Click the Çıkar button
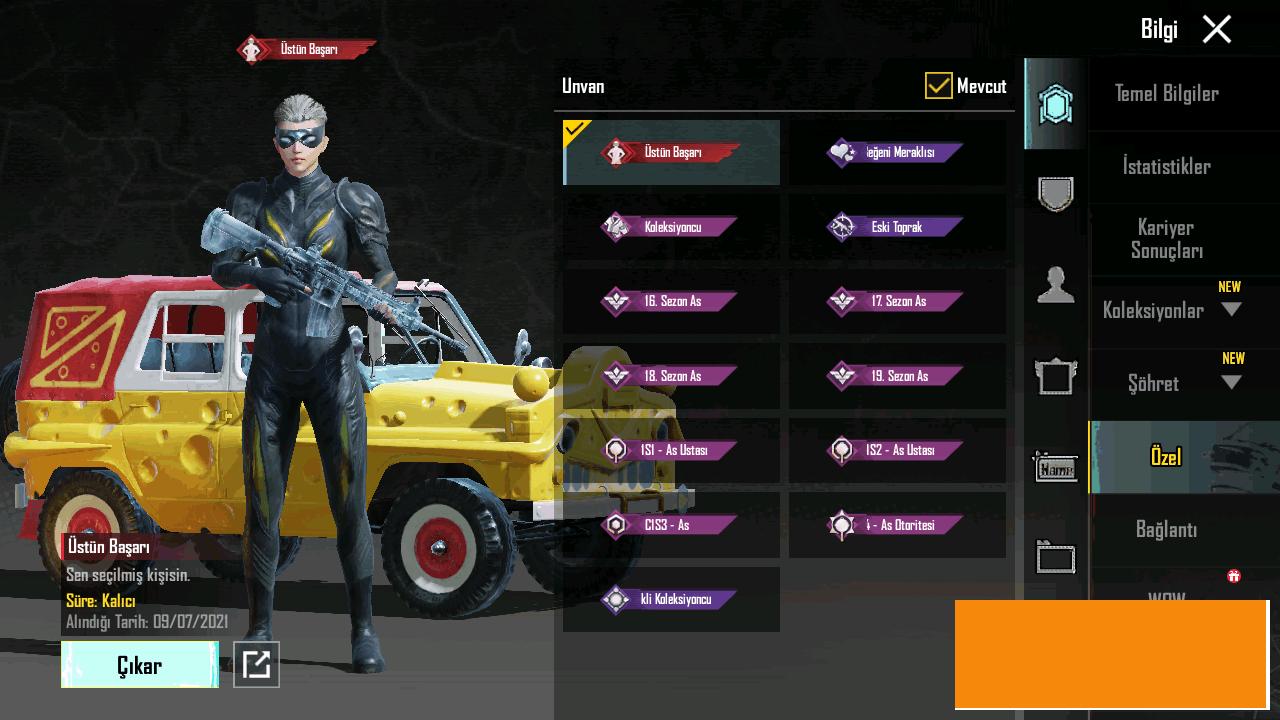Image resolution: width=1280 pixels, height=720 pixels. tap(140, 665)
